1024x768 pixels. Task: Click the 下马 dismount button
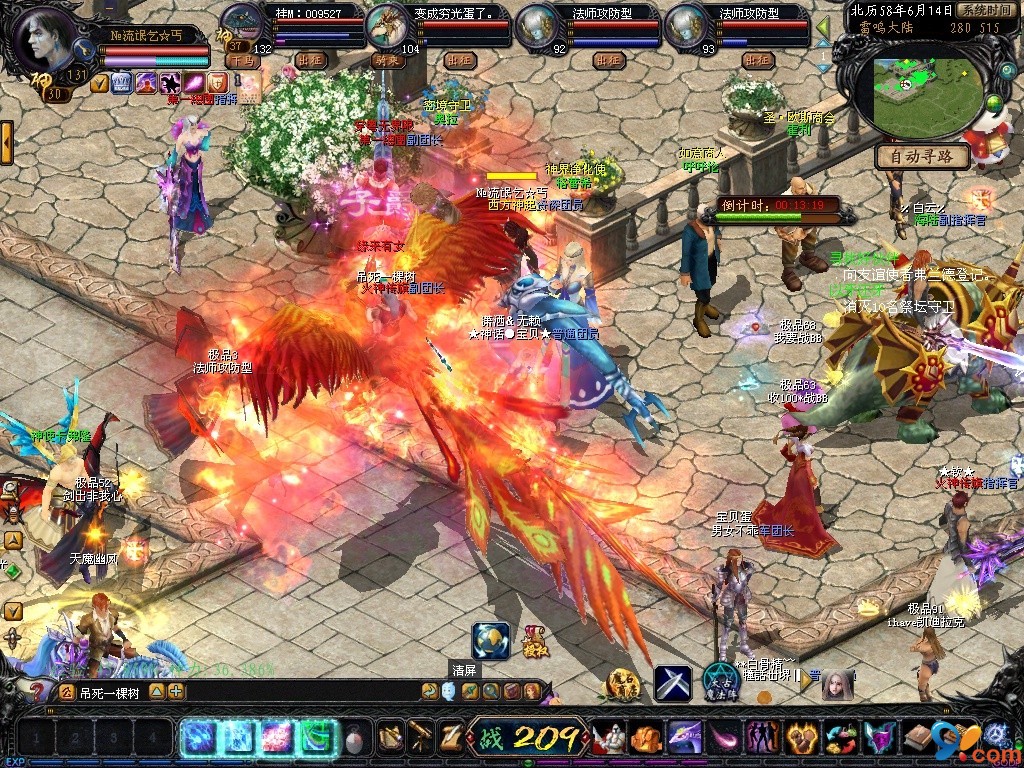pos(241,61)
